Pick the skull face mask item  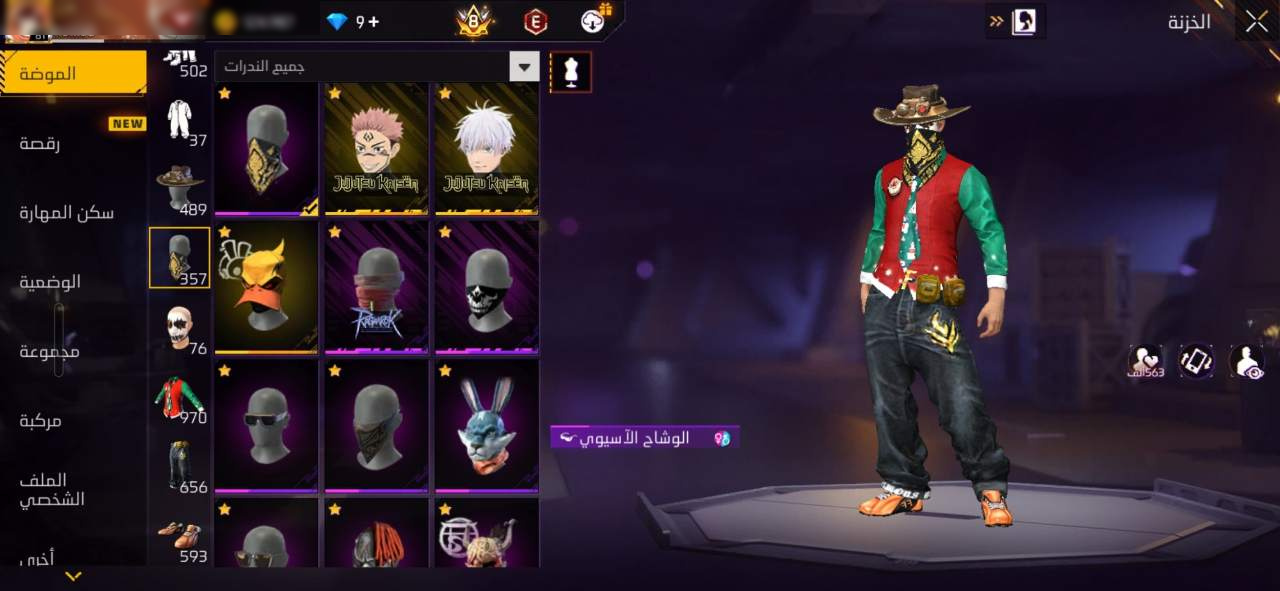tap(486, 287)
